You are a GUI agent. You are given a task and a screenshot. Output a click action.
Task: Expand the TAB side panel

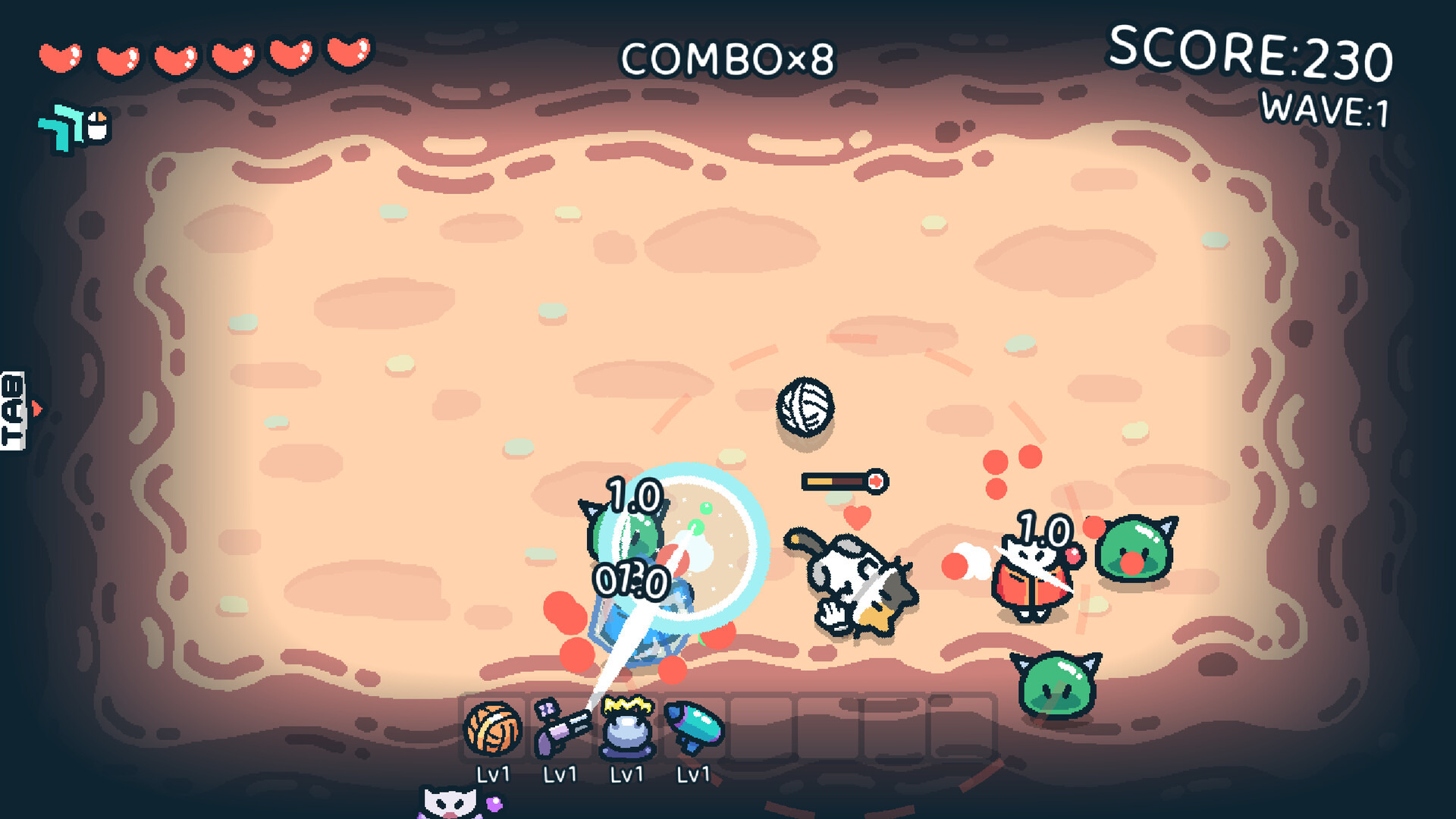click(x=15, y=410)
